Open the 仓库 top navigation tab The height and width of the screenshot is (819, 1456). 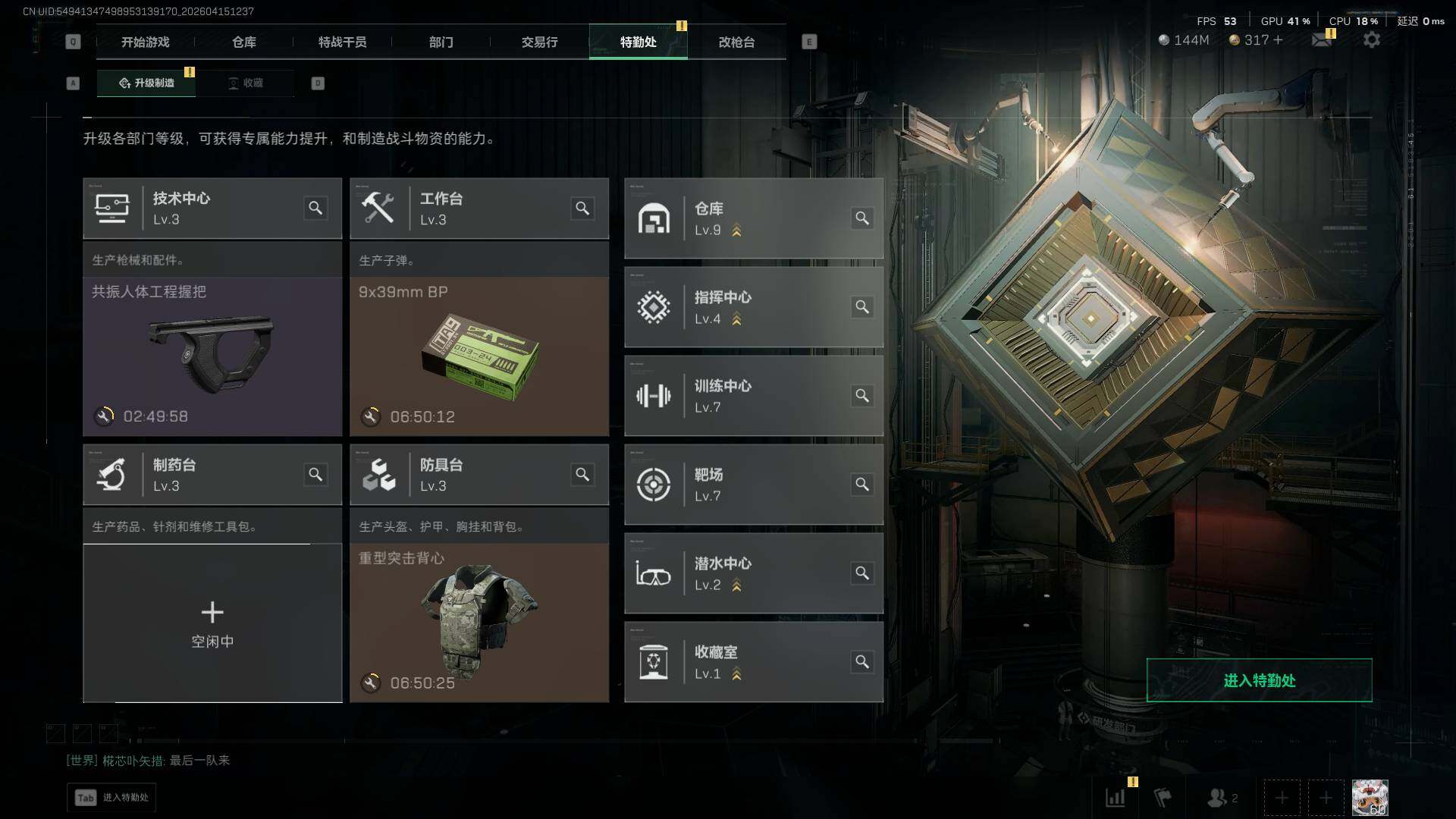click(243, 42)
